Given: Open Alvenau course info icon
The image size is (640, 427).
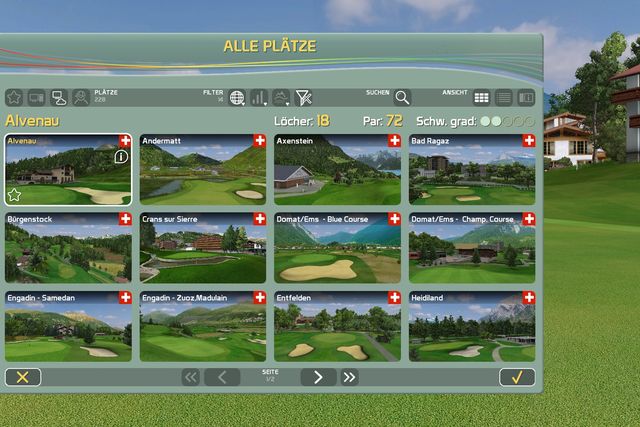Looking at the screenshot, I should click(x=121, y=157).
